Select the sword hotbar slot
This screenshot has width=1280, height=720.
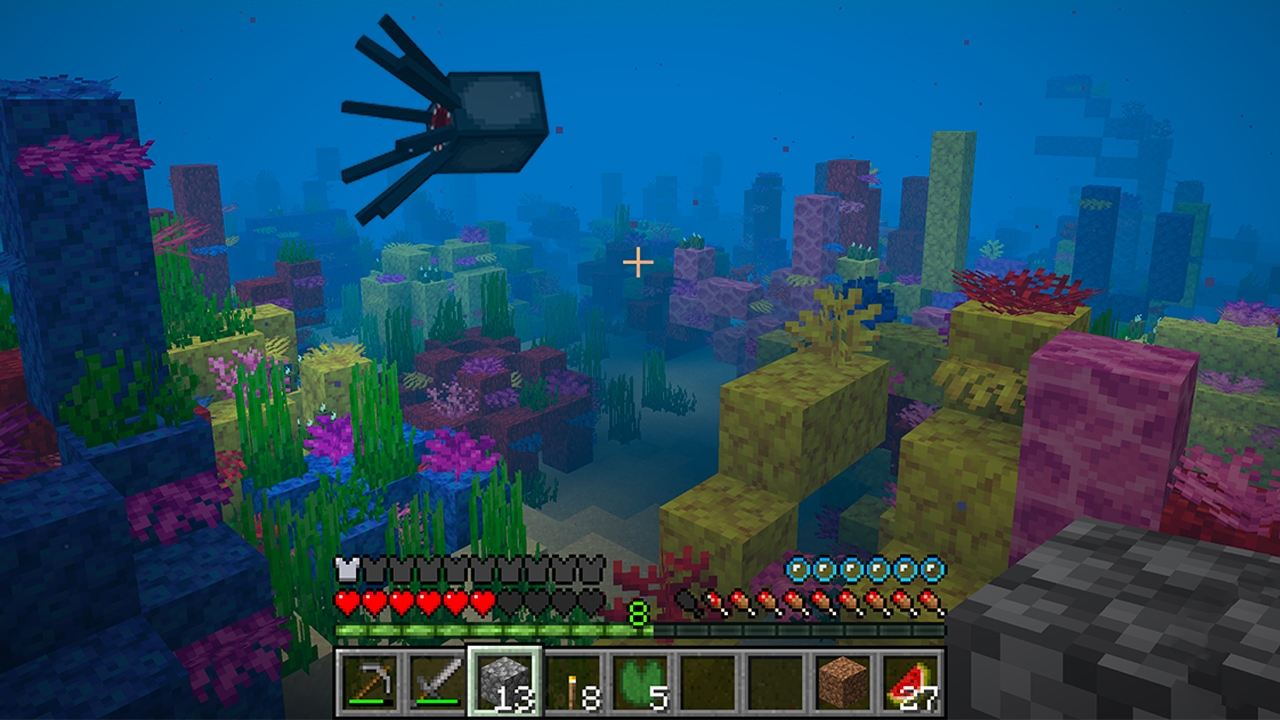click(x=436, y=682)
